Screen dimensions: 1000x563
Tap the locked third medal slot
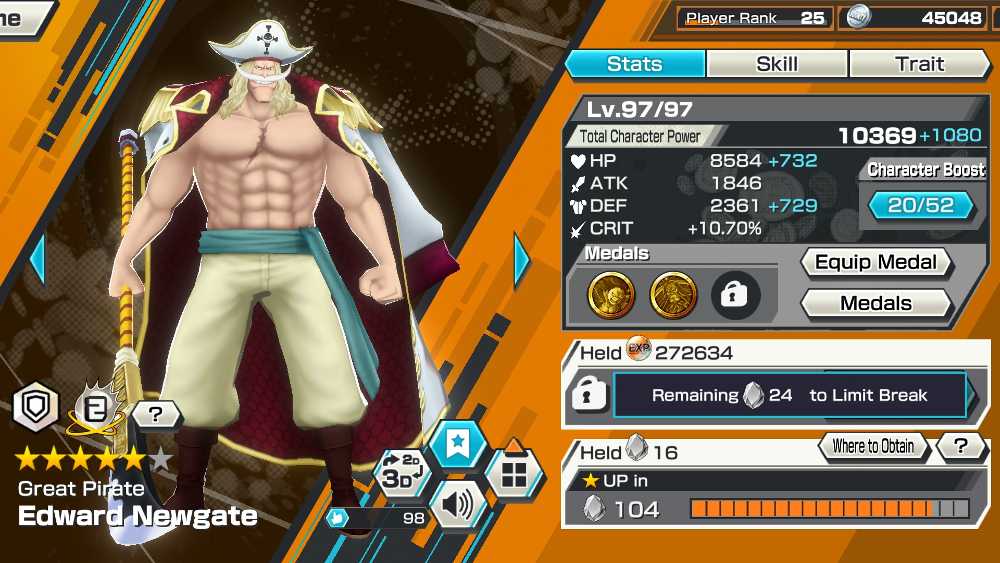[736, 295]
